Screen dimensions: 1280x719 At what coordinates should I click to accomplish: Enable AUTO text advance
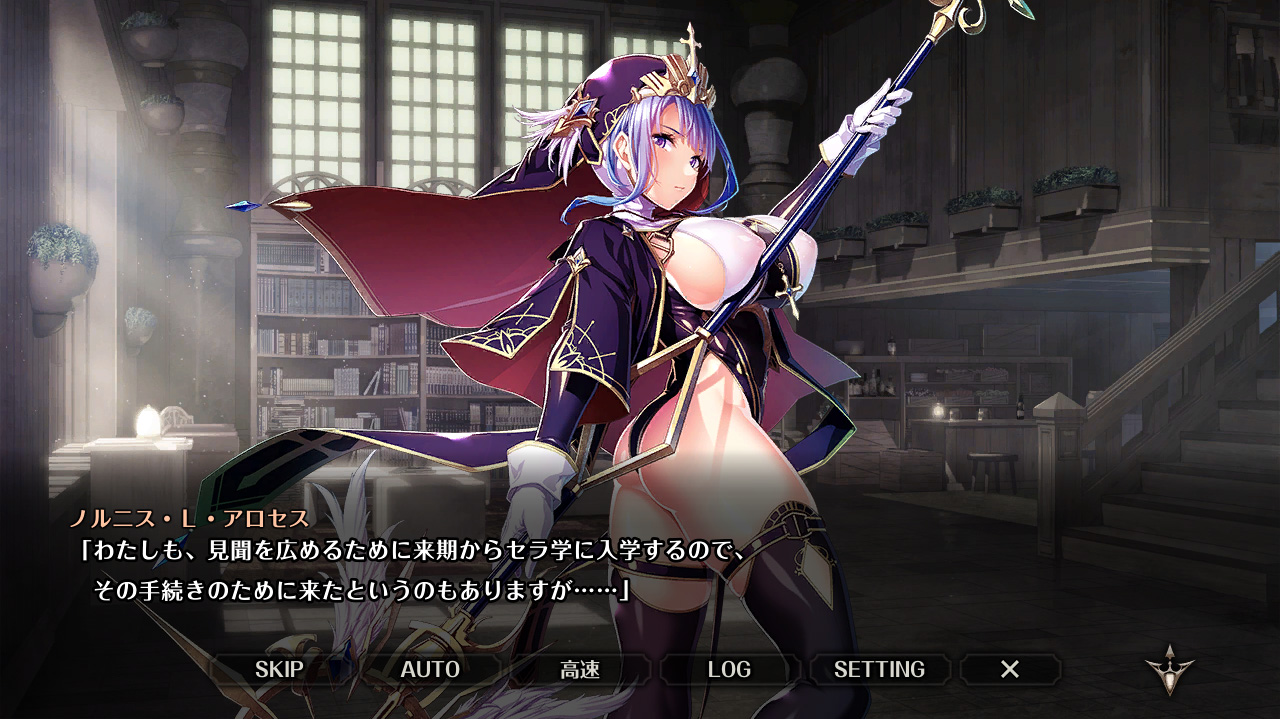click(x=430, y=669)
